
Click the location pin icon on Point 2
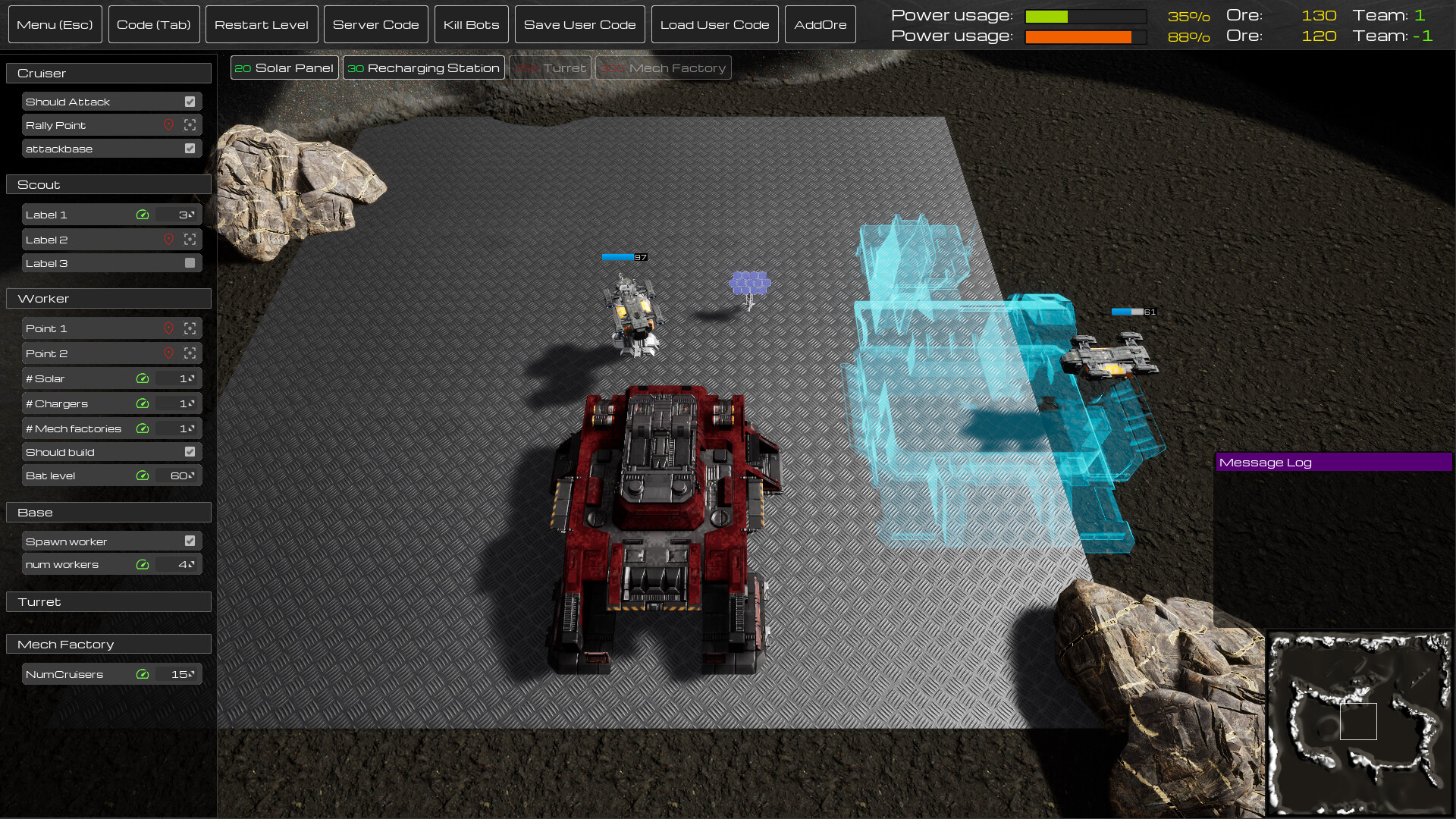[168, 353]
